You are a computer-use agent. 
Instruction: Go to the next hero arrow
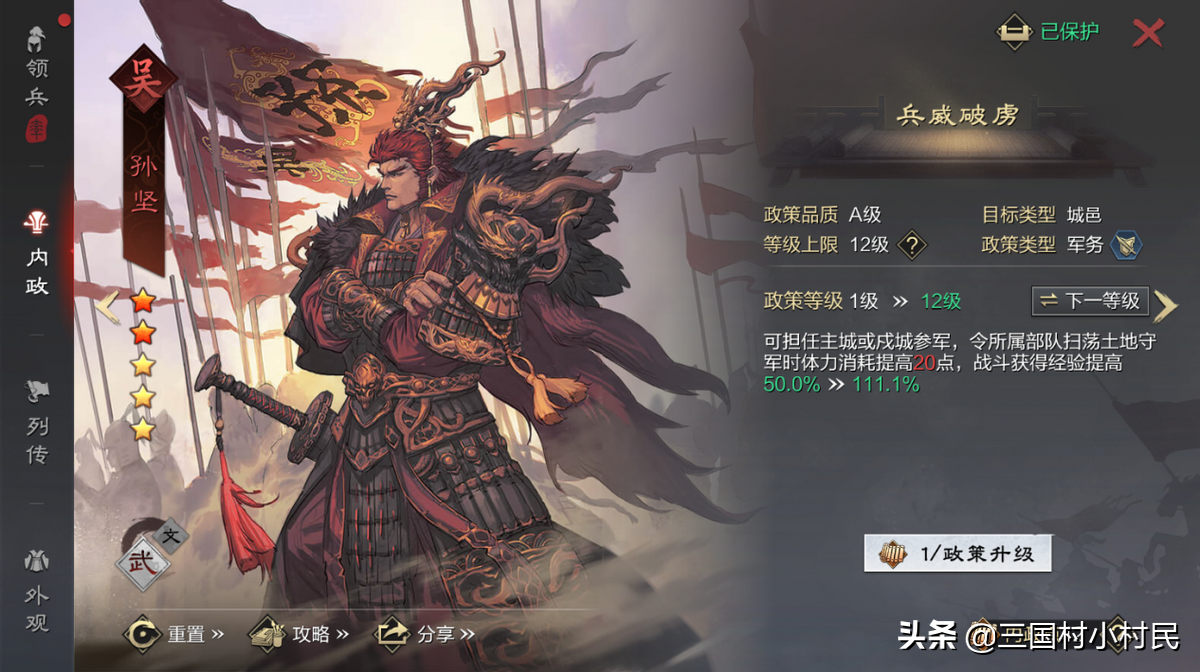click(1165, 305)
